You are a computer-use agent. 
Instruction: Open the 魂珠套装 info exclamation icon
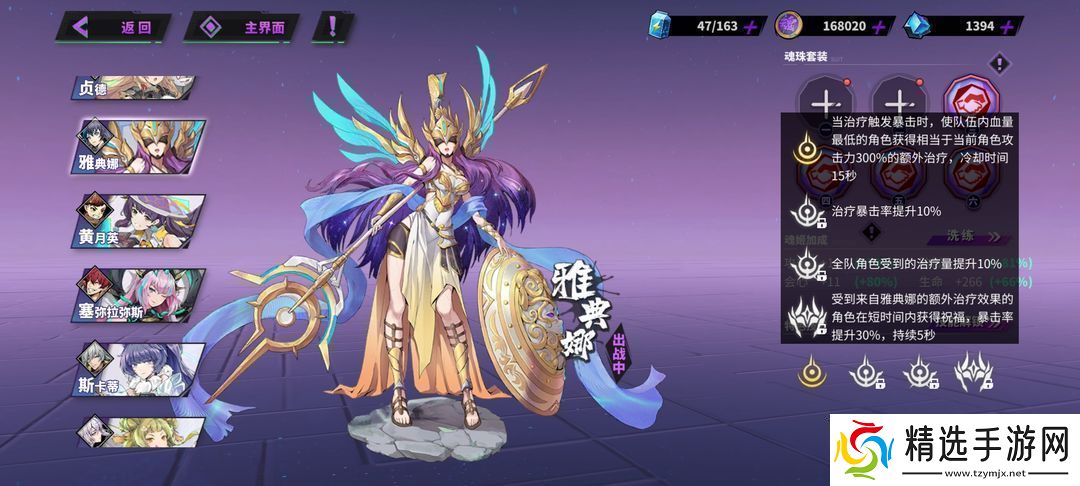tap(998, 64)
